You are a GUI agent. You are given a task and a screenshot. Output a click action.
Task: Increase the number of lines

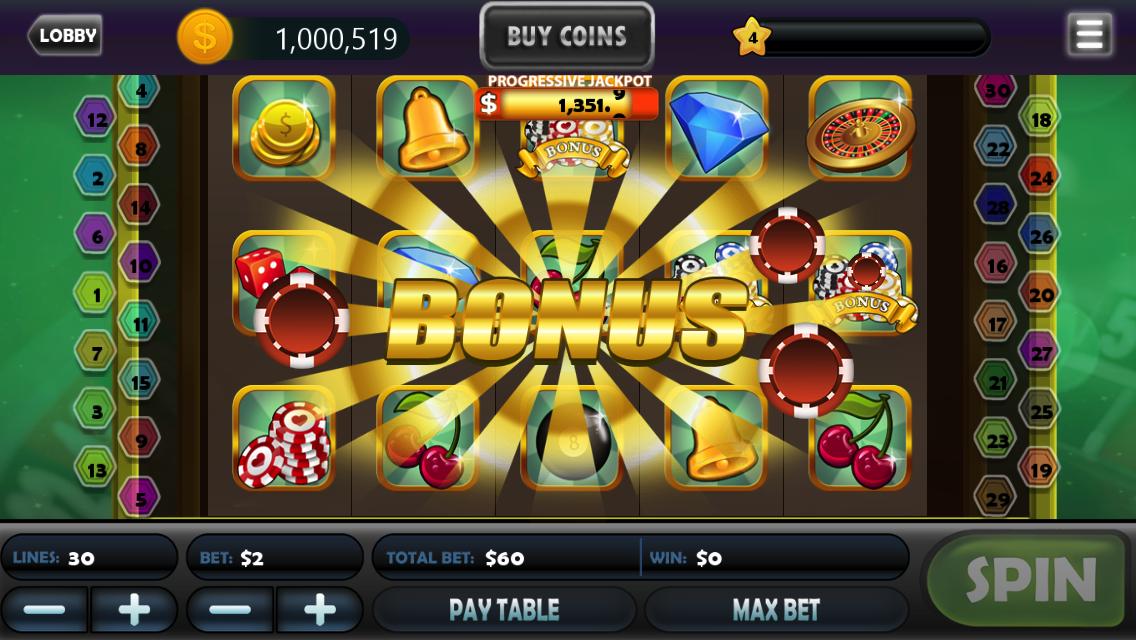pos(134,609)
